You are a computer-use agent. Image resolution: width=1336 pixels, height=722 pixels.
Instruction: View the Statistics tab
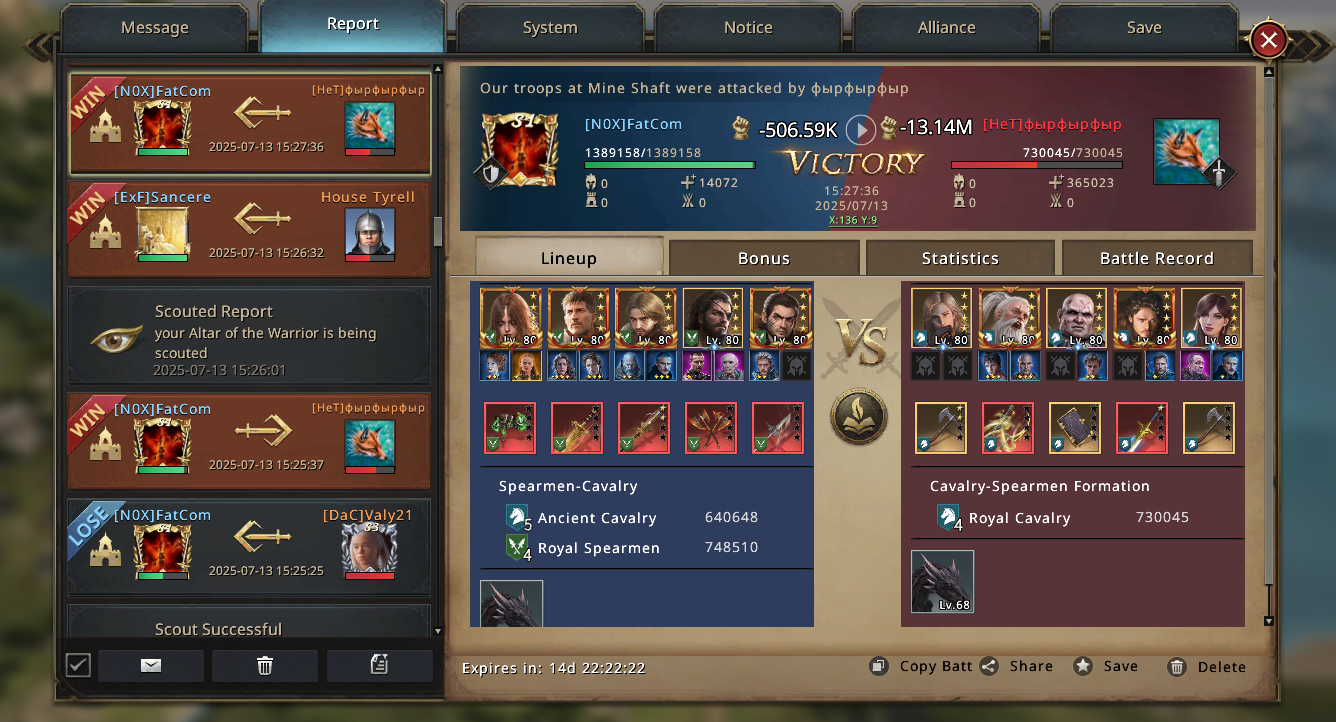pyautogui.click(x=960, y=258)
